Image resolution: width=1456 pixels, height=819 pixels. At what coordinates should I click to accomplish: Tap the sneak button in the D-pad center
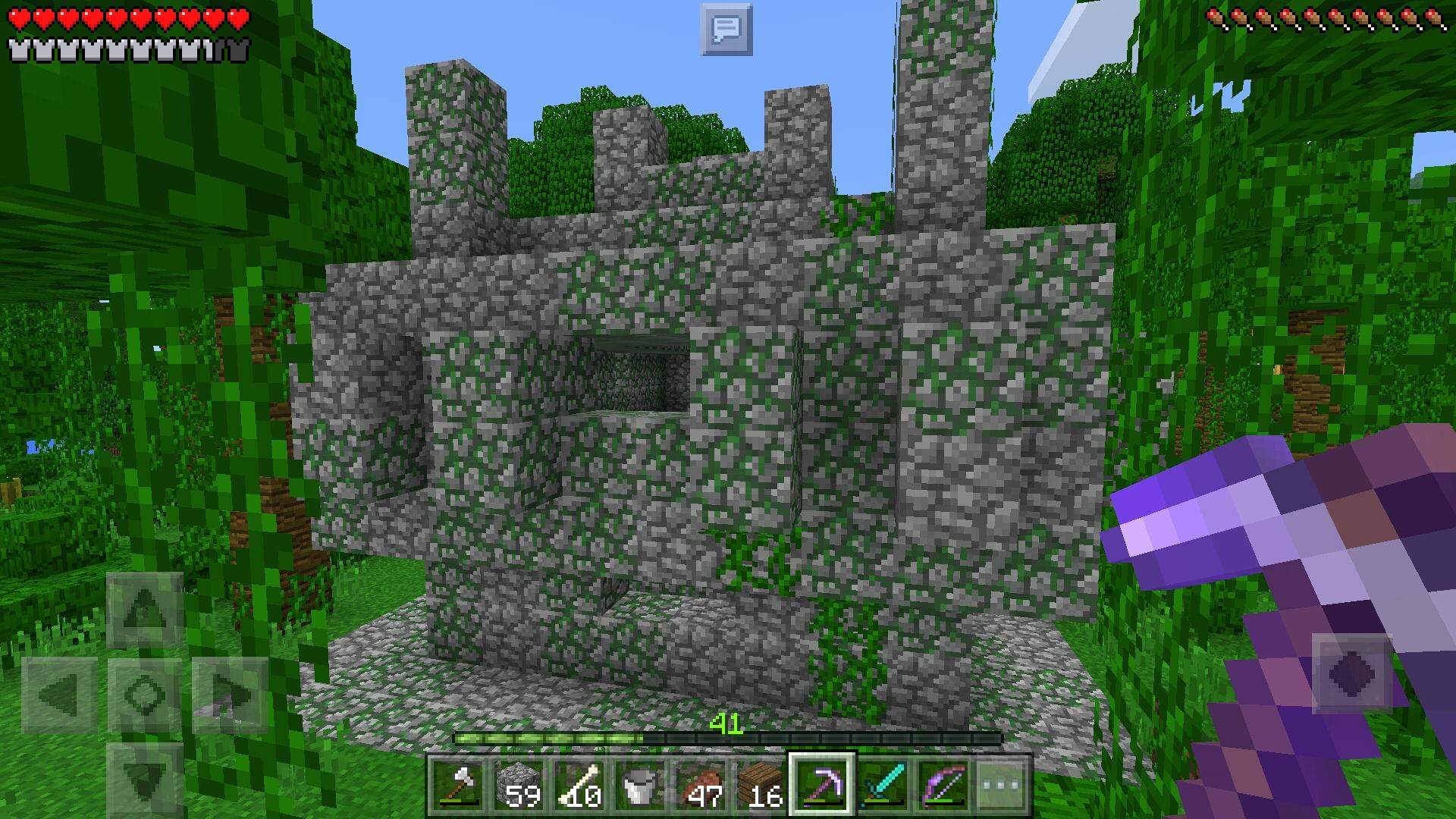[144, 695]
